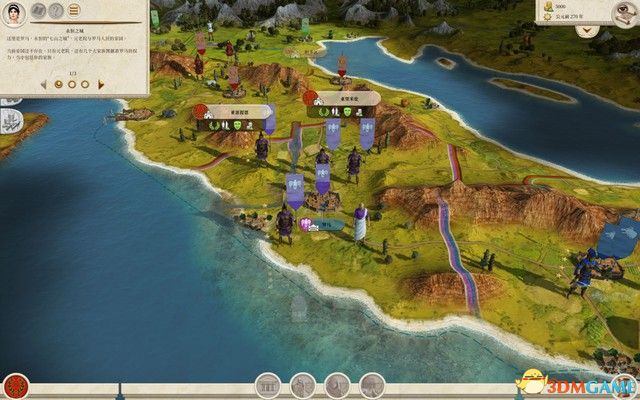
Task: Open the book icon beside the advisor
Action: (37, 12)
